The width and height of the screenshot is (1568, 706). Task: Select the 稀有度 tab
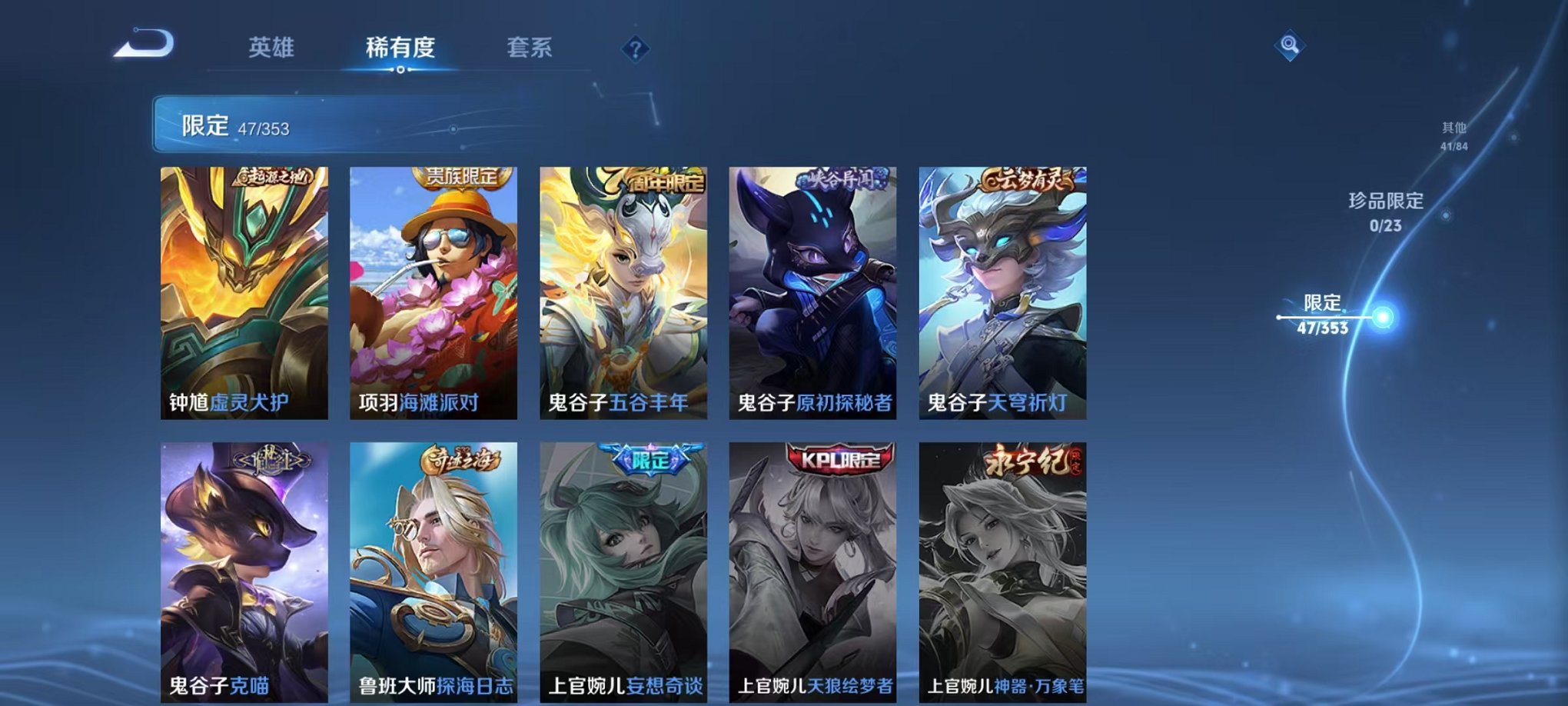click(x=400, y=48)
